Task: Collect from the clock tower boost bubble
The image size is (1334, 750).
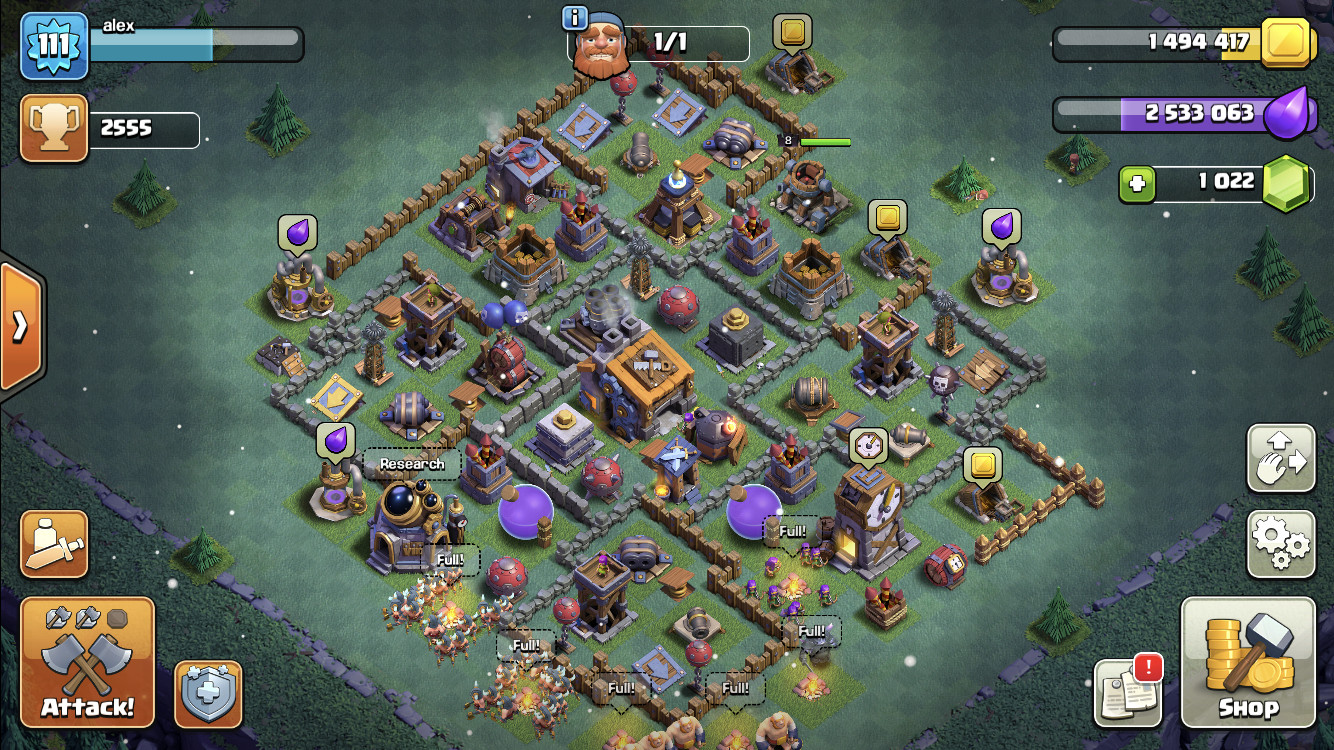Action: click(x=867, y=447)
